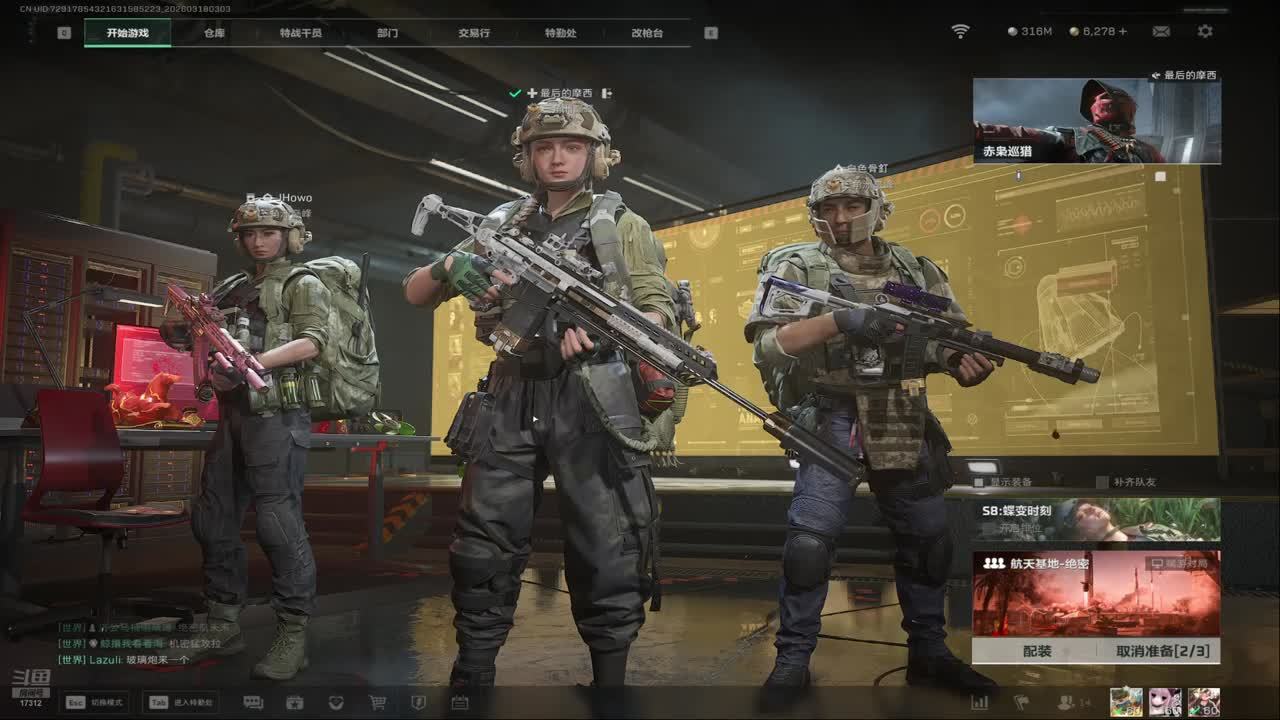Switch to the 改枪台 gunsmith tab
The image size is (1280, 720).
[x=647, y=33]
